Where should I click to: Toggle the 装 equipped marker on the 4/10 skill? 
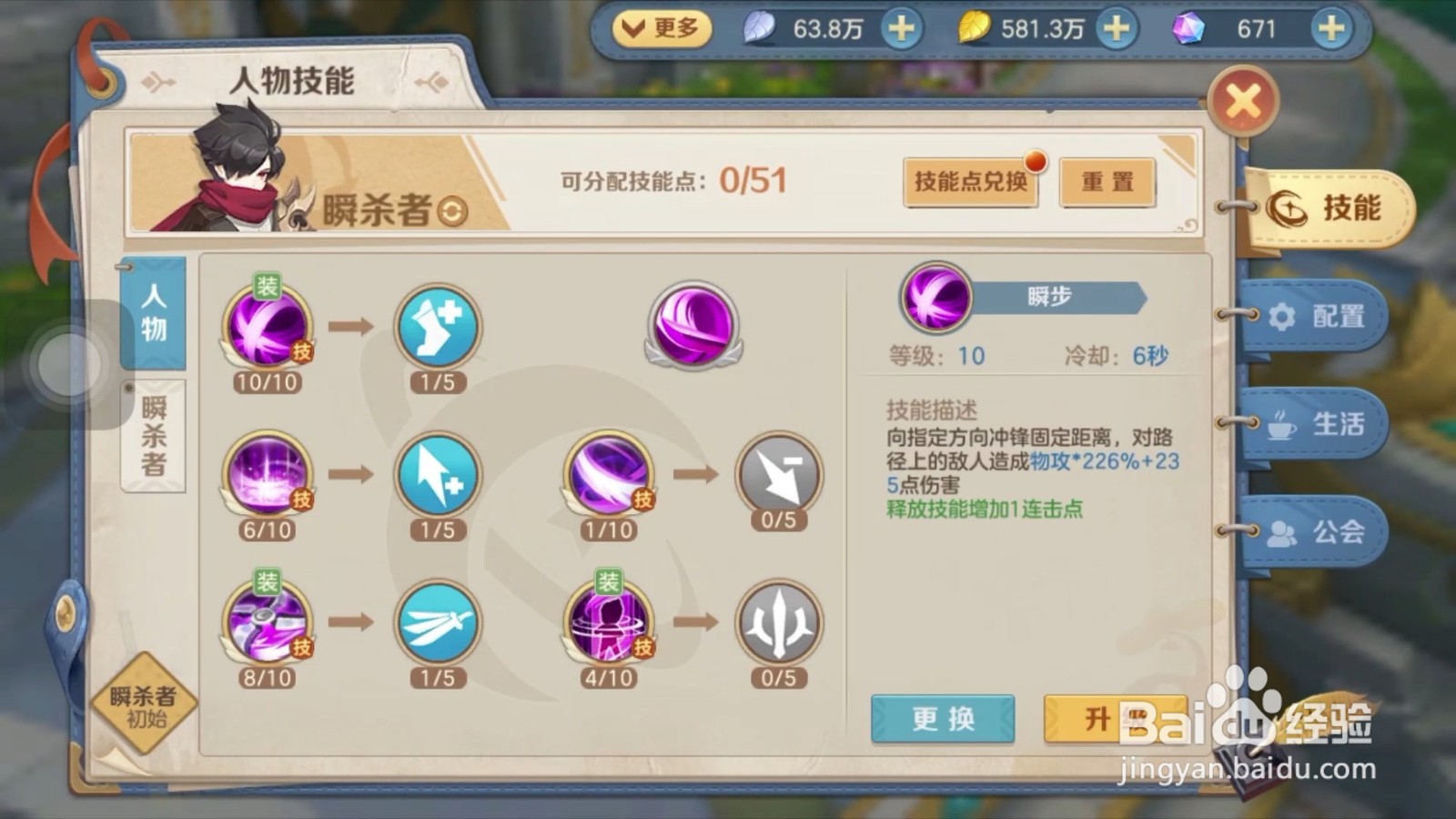click(x=608, y=581)
